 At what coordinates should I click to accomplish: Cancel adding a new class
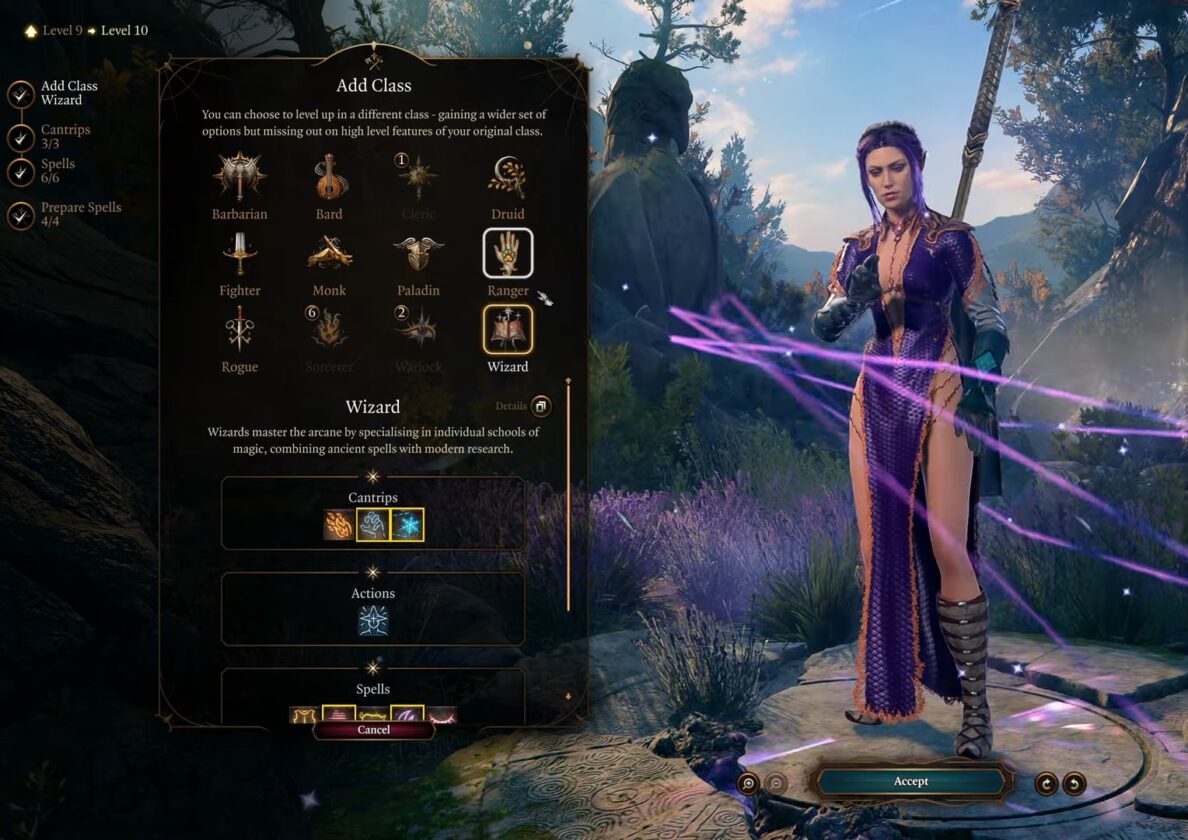[373, 730]
